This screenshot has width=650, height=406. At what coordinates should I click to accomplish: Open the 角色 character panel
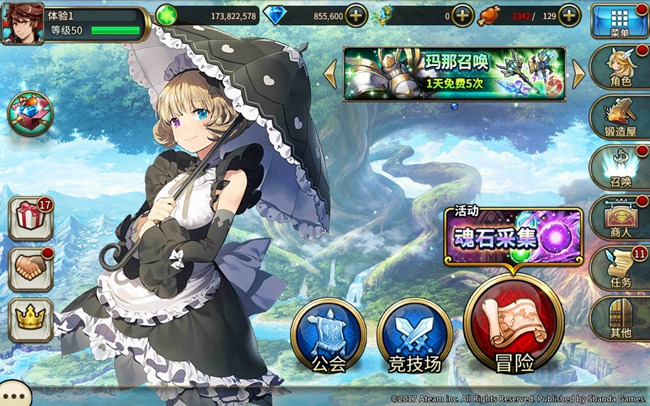click(620, 70)
